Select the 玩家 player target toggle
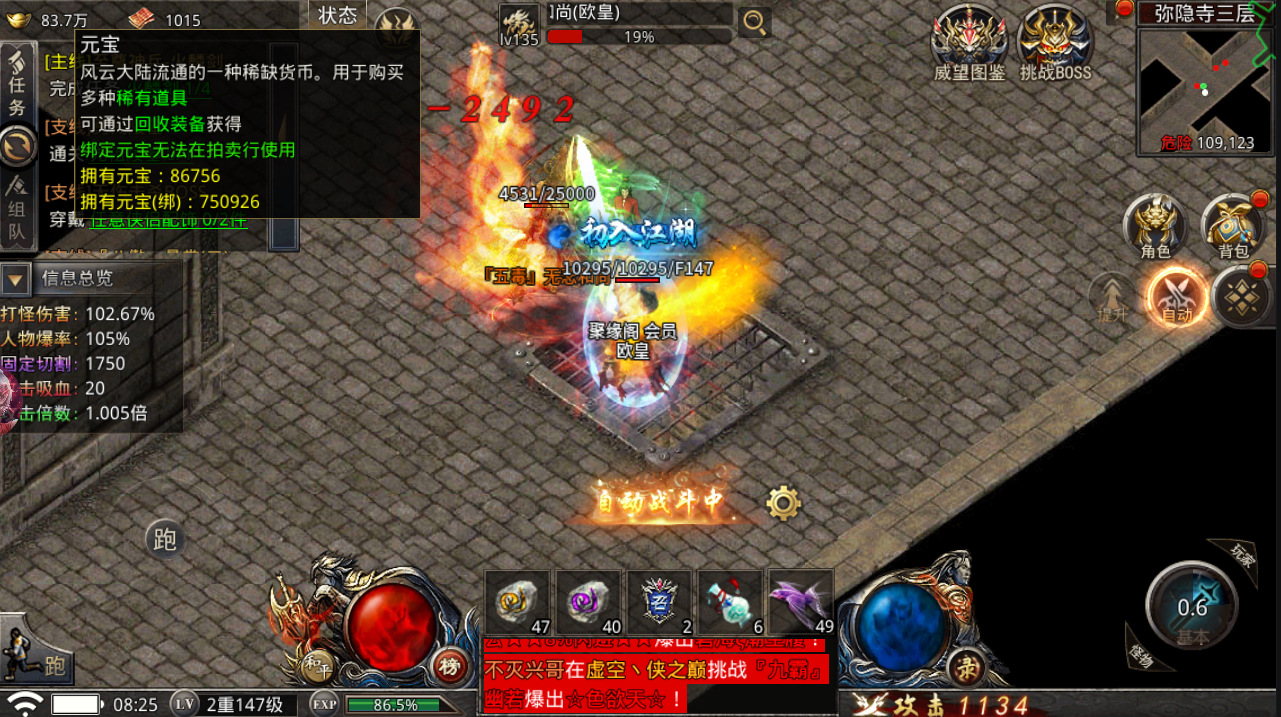The height and width of the screenshot is (717, 1281). pyautogui.click(x=1240, y=552)
